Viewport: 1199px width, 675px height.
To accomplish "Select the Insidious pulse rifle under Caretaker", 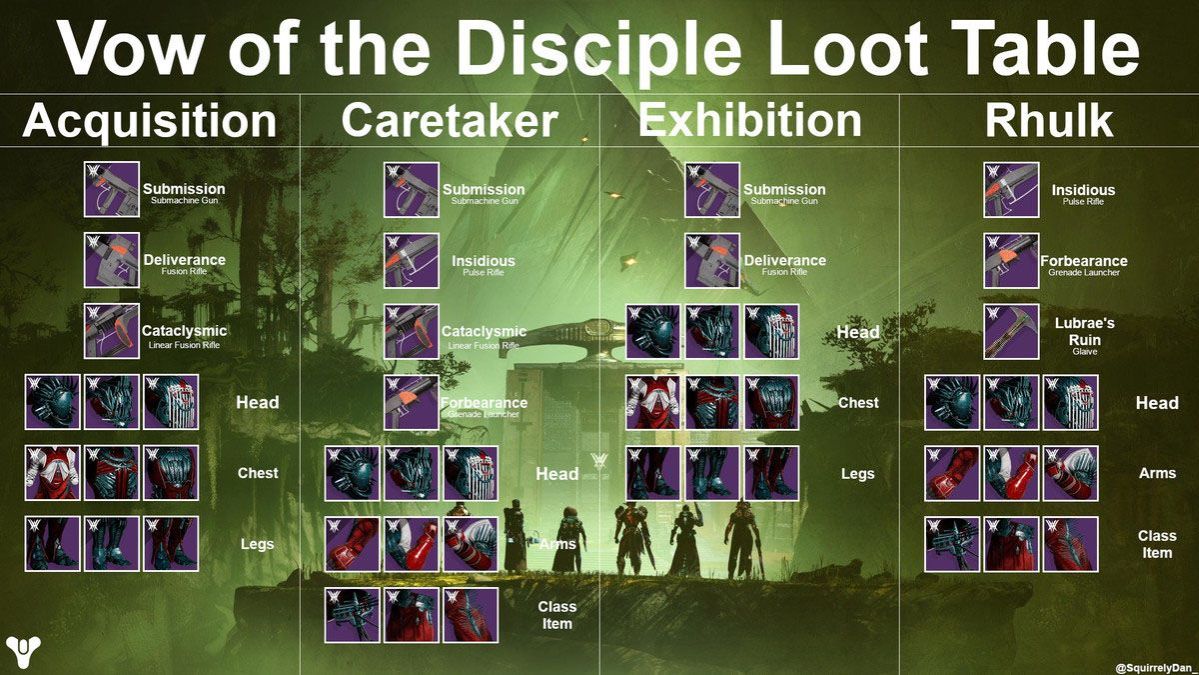I will click(x=411, y=261).
